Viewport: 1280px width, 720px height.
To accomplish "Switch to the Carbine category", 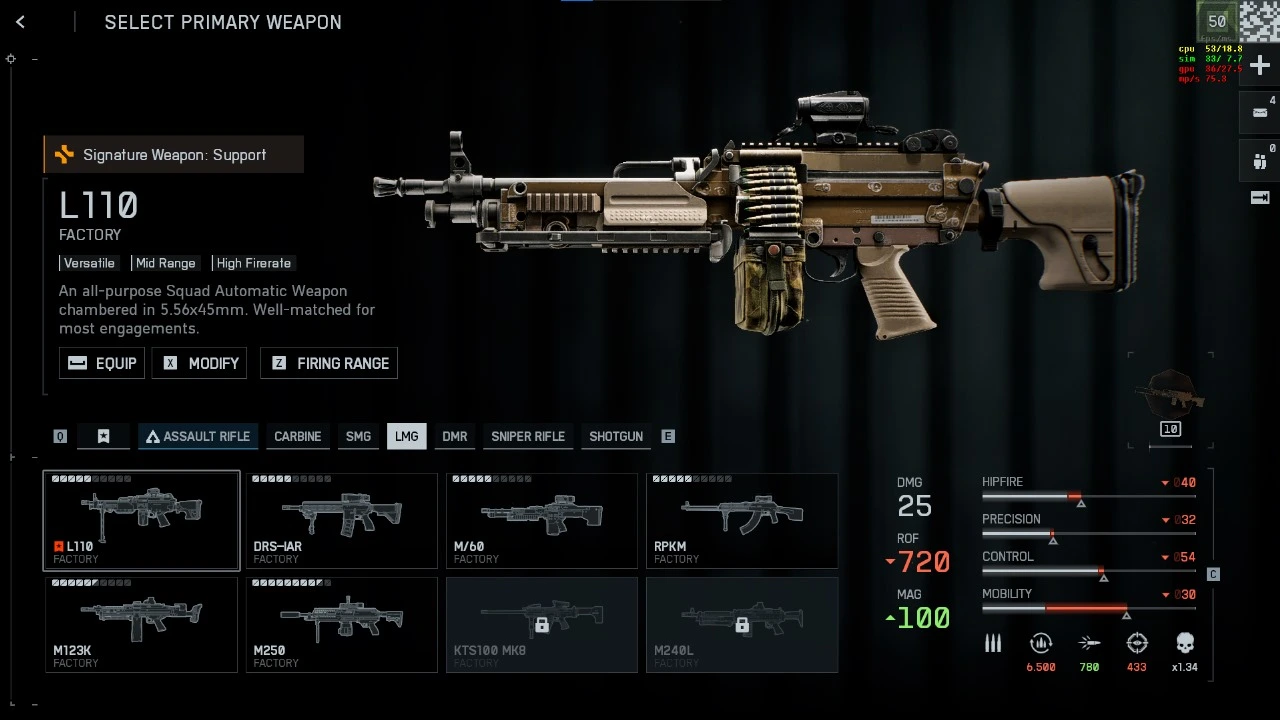I will pyautogui.click(x=298, y=436).
